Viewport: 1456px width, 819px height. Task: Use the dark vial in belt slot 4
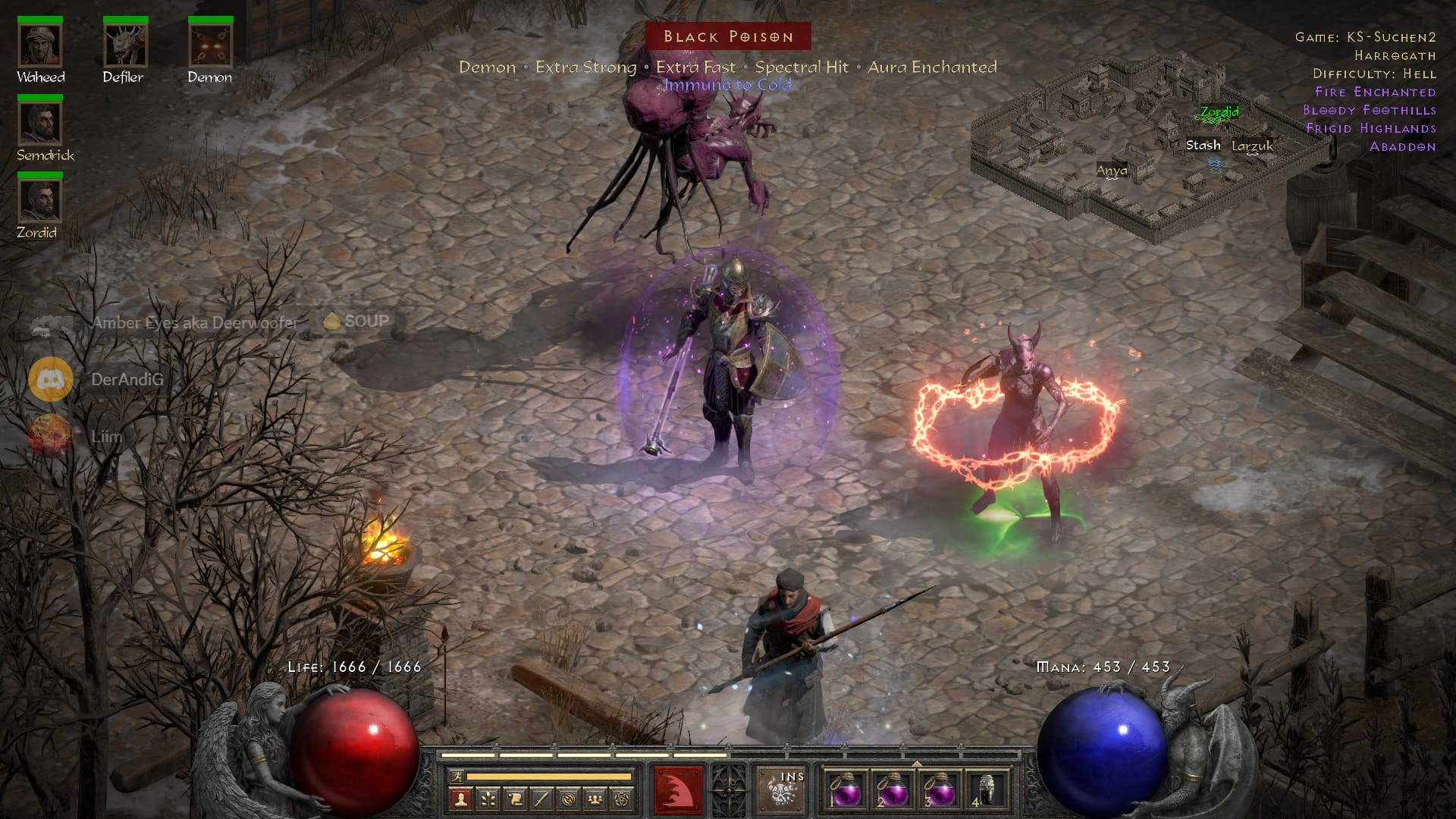[987, 792]
